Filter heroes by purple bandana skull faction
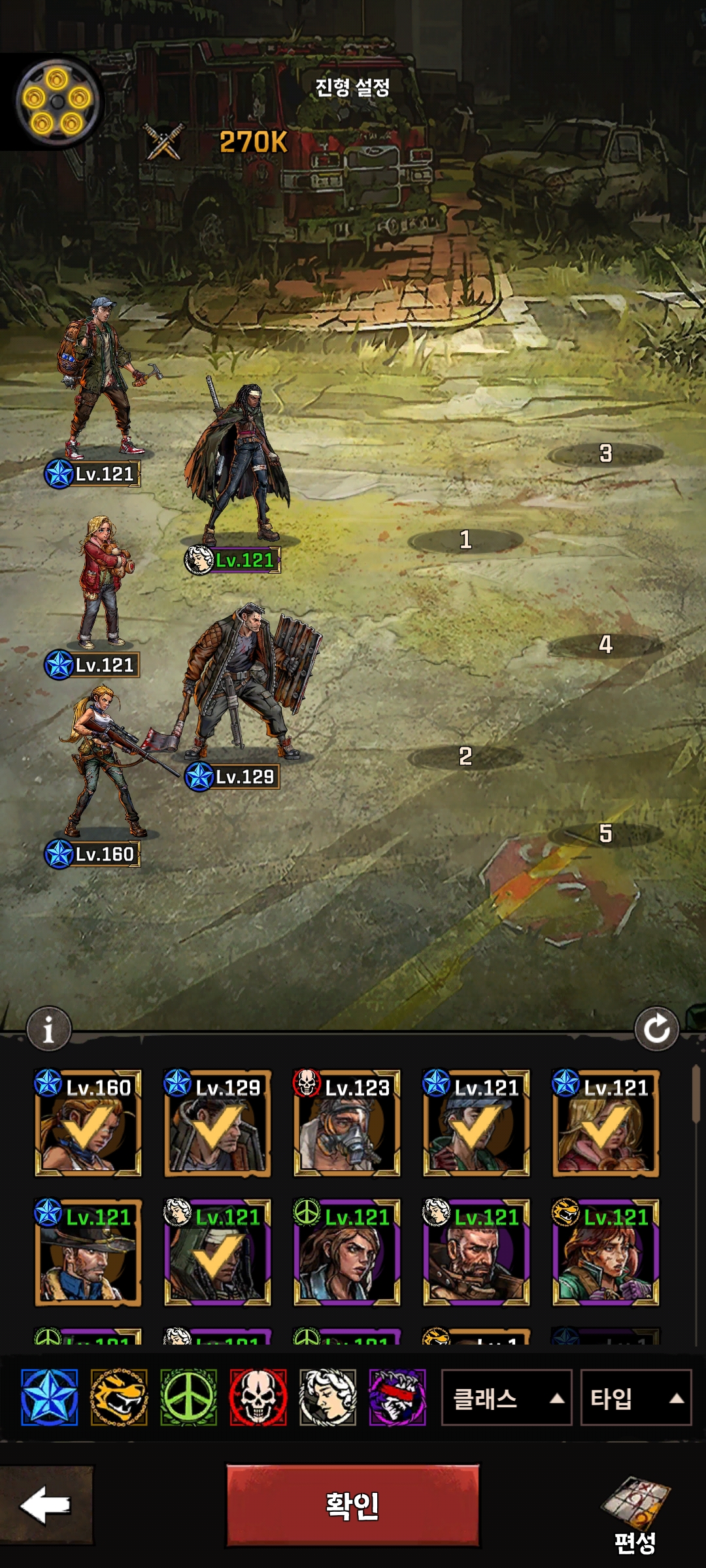Screen dimensions: 706x1568 tap(397, 1397)
